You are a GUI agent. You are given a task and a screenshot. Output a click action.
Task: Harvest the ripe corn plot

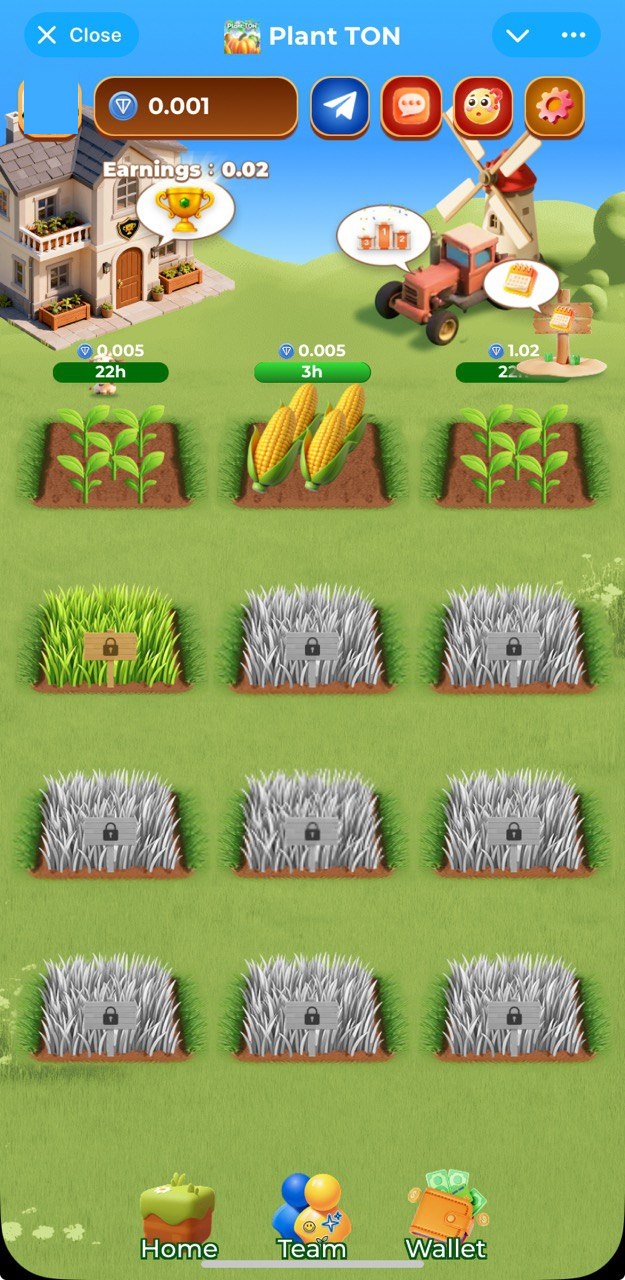pyautogui.click(x=312, y=442)
